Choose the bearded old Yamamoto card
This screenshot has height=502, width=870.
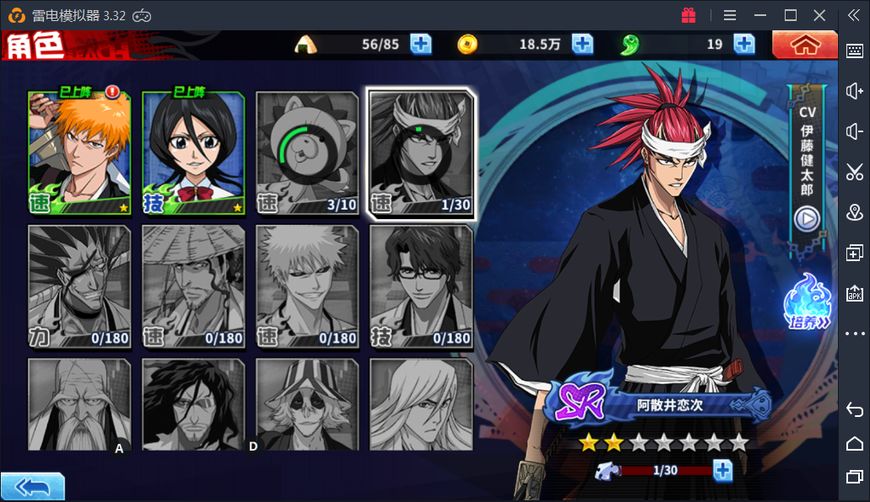(x=80, y=406)
